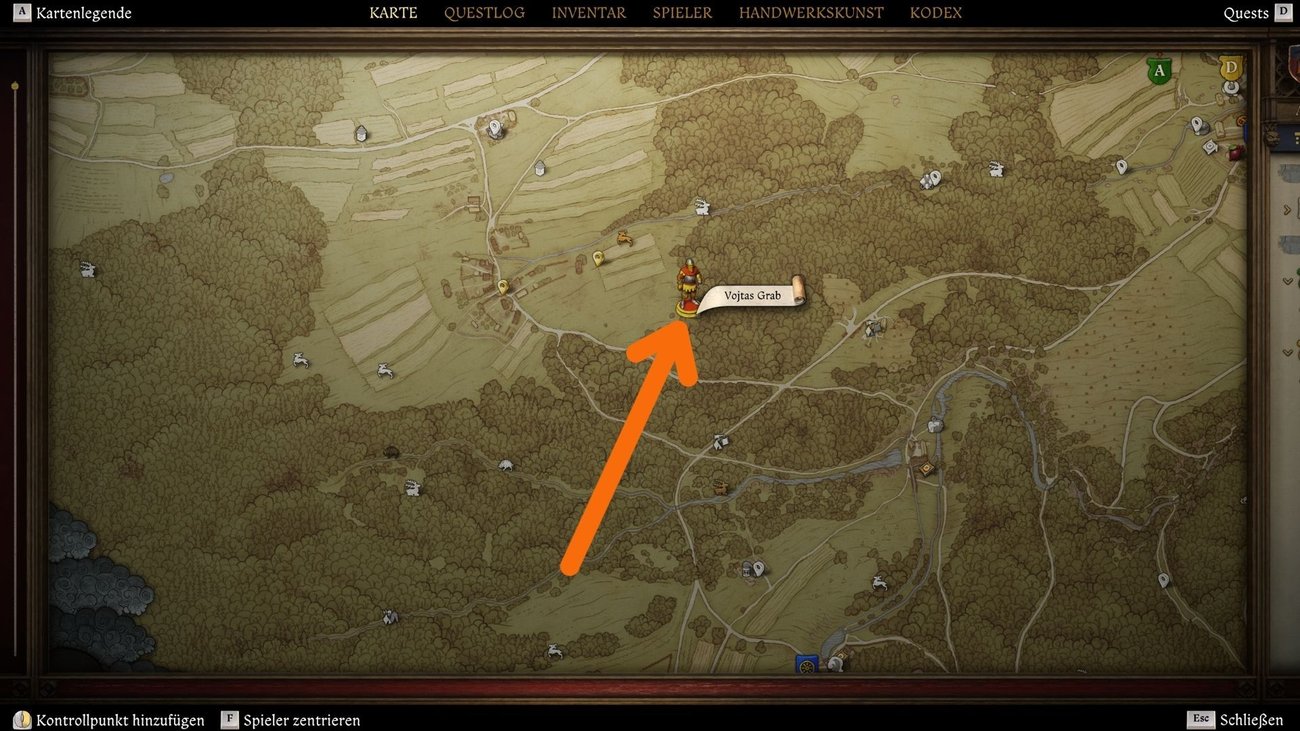Open the Quests side panel

(1246, 13)
